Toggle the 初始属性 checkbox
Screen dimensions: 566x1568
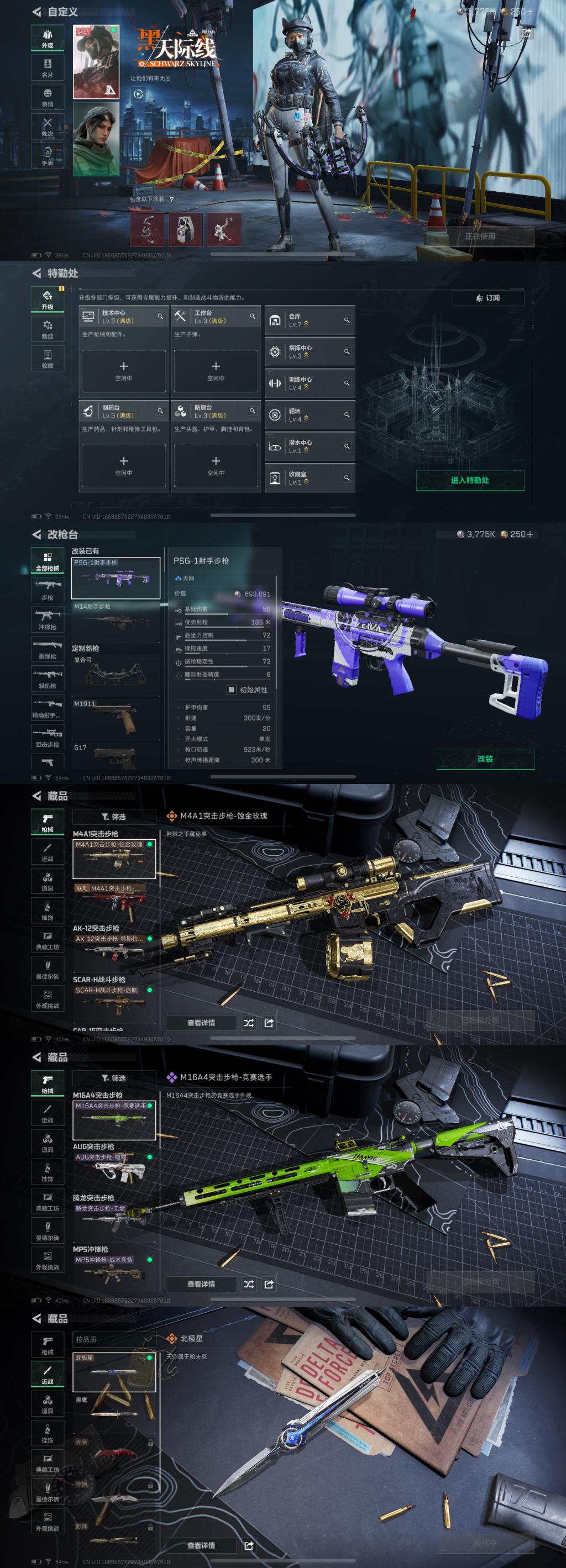[x=232, y=690]
